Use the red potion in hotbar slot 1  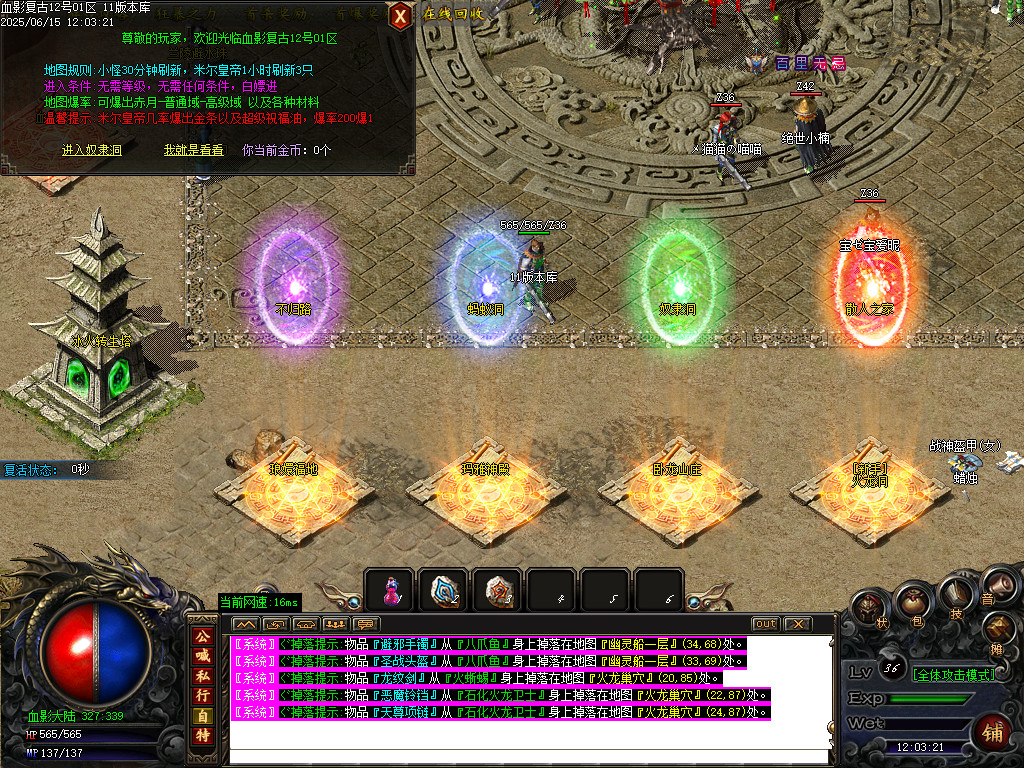pos(389,590)
